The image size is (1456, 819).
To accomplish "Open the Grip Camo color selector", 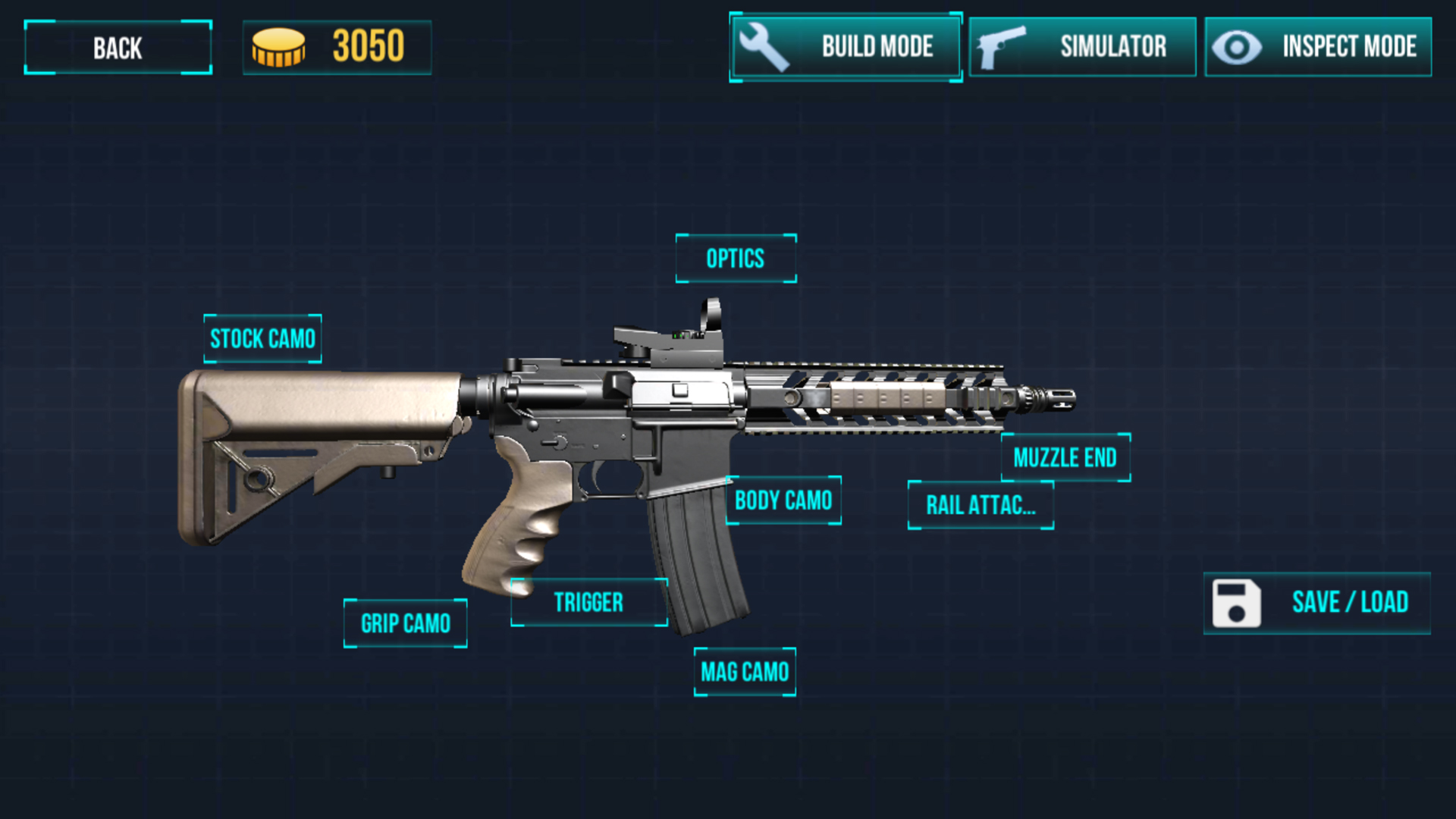I will (406, 622).
